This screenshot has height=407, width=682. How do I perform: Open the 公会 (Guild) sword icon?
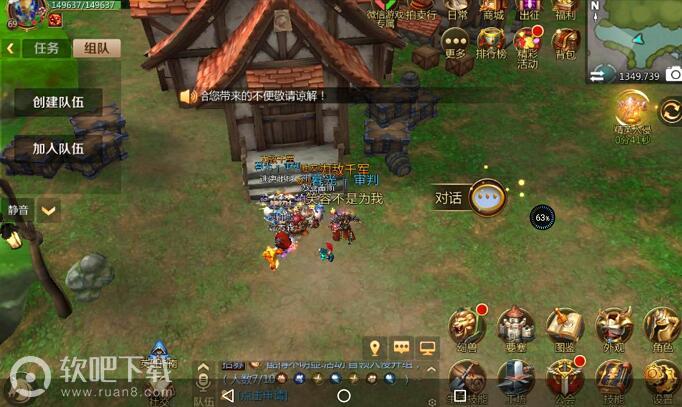click(x=565, y=379)
